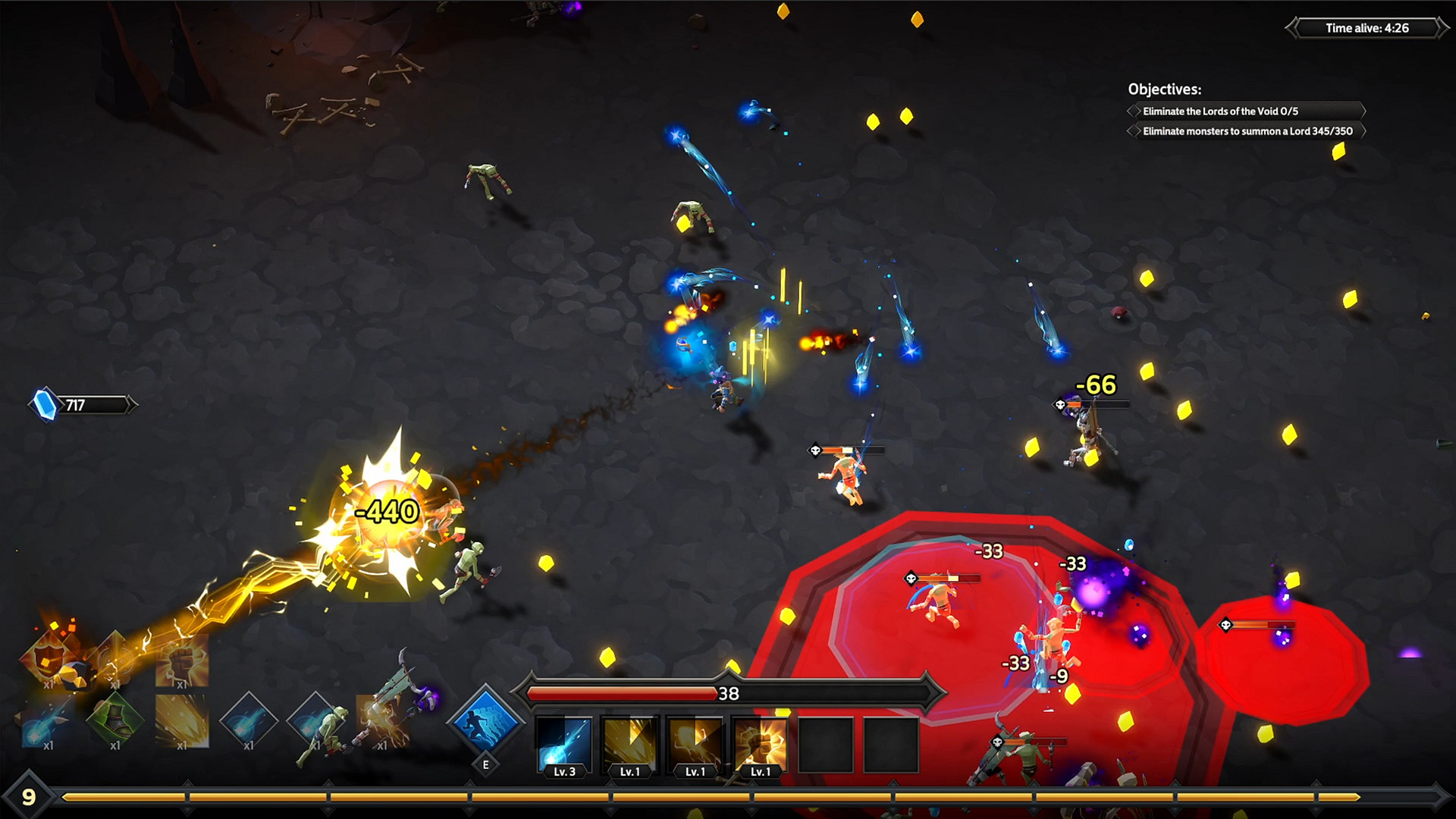The image size is (1456, 819).
Task: Expand the Time alive panel via its left arrow
Action: pyautogui.click(x=1289, y=28)
